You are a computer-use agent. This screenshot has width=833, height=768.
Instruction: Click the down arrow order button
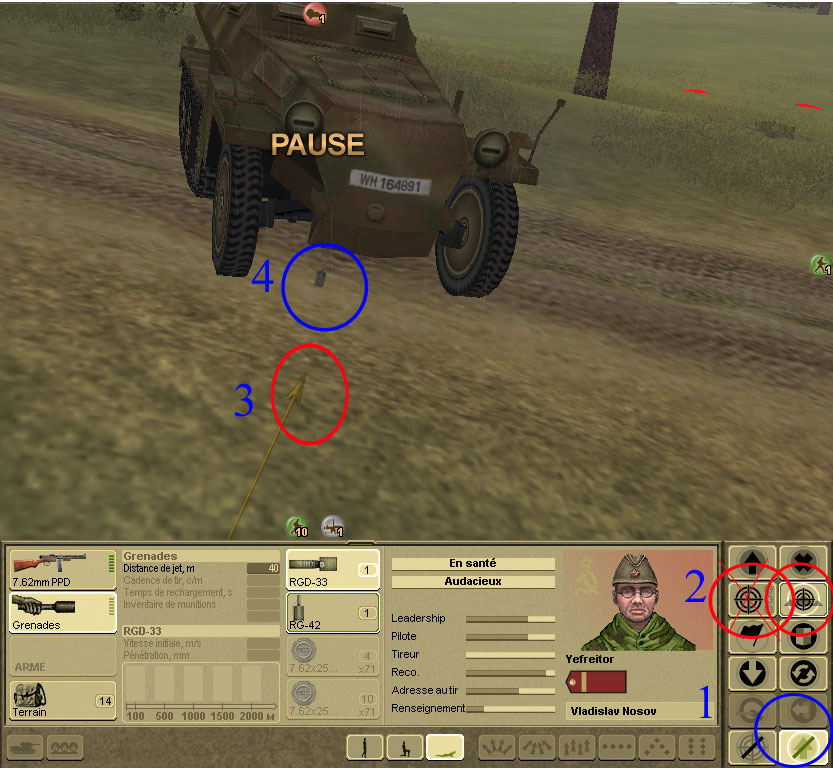coord(750,672)
